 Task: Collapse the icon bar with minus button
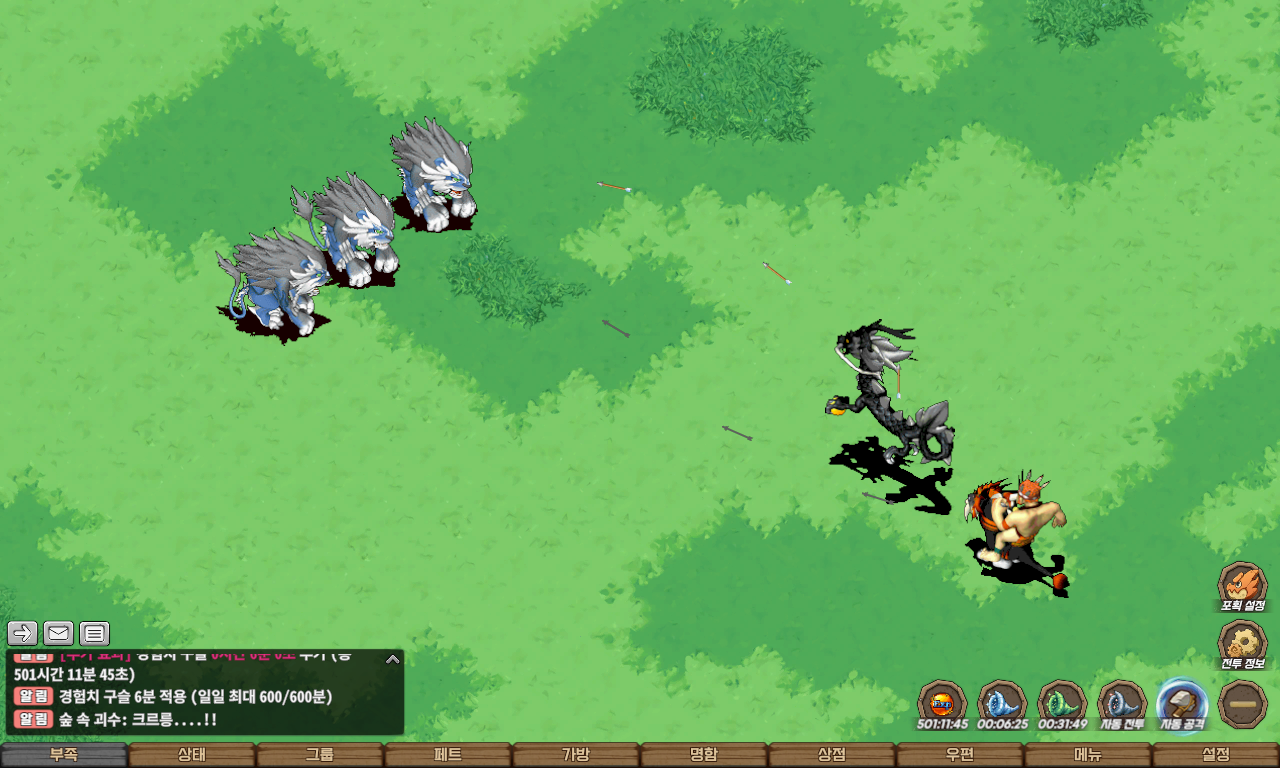tap(1243, 703)
